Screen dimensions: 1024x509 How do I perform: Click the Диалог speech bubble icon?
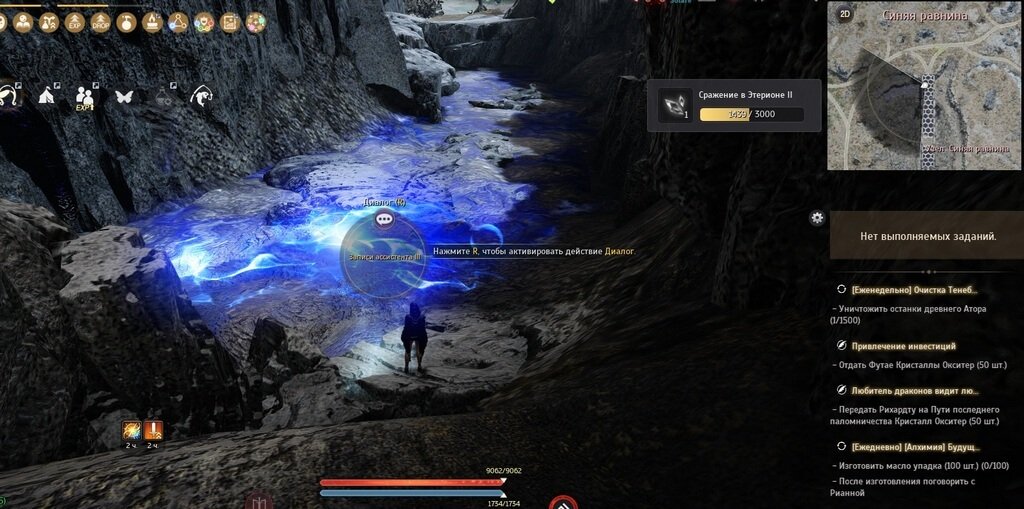[384, 218]
